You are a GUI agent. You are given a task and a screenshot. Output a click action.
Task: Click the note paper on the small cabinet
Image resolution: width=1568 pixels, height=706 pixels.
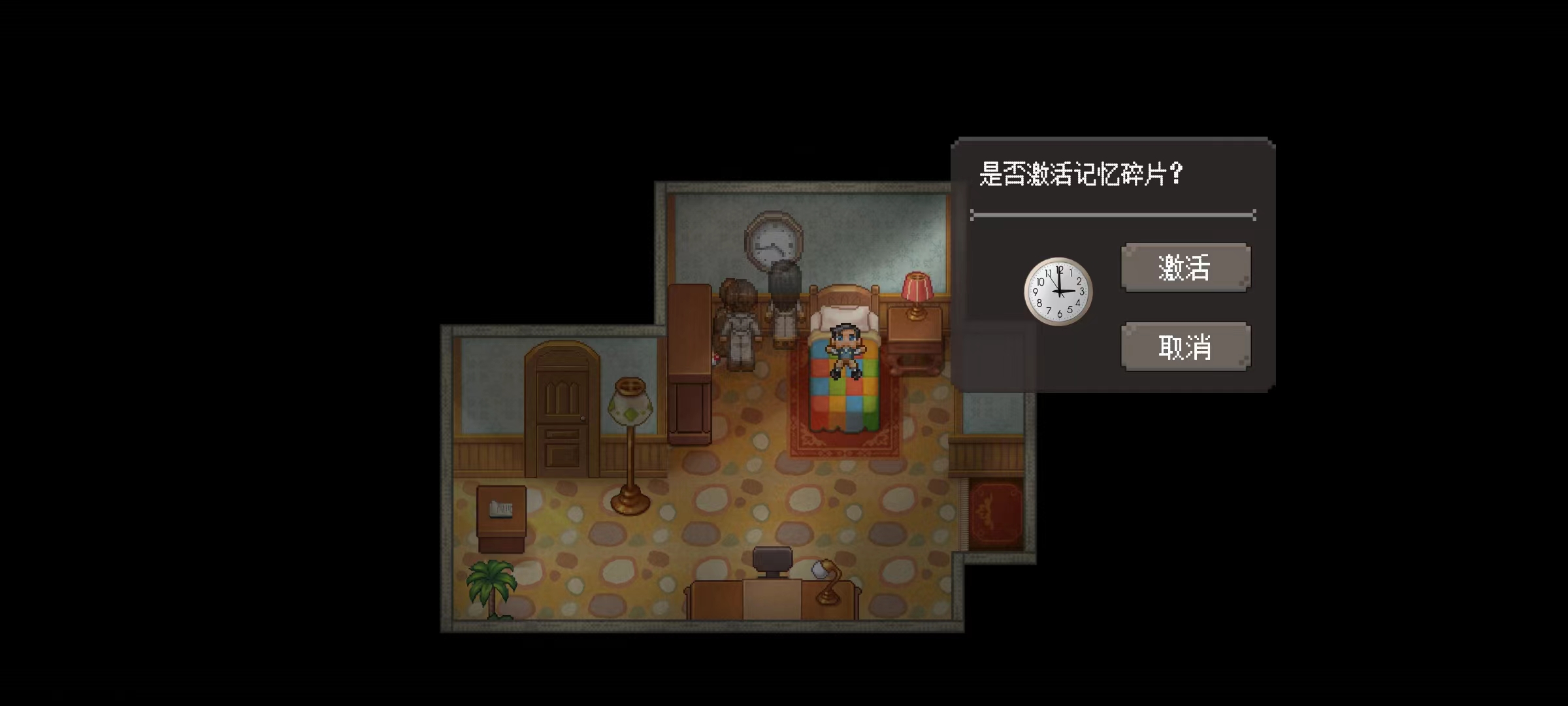click(x=502, y=509)
